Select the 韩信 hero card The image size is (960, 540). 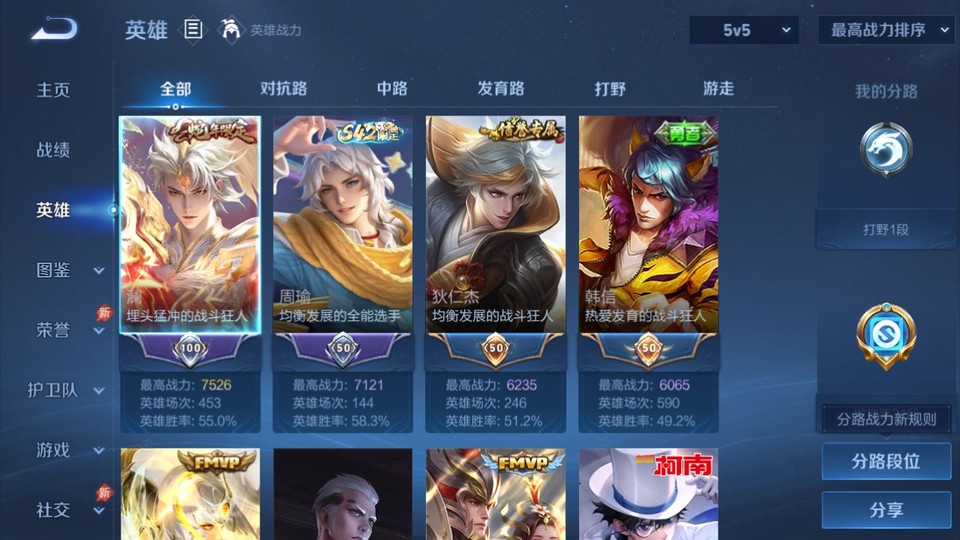(648, 240)
